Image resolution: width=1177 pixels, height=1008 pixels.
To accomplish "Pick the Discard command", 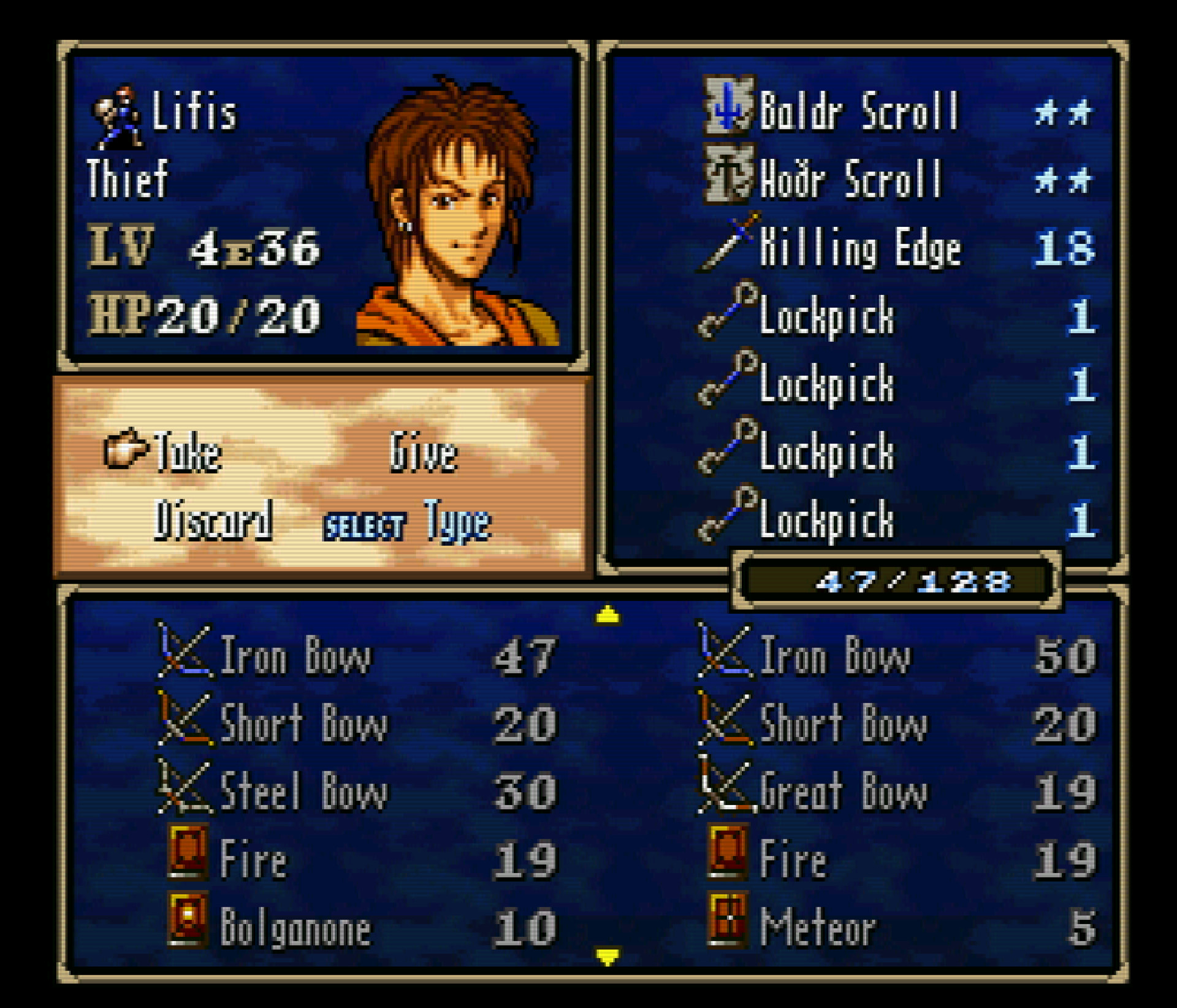I will coord(212,520).
